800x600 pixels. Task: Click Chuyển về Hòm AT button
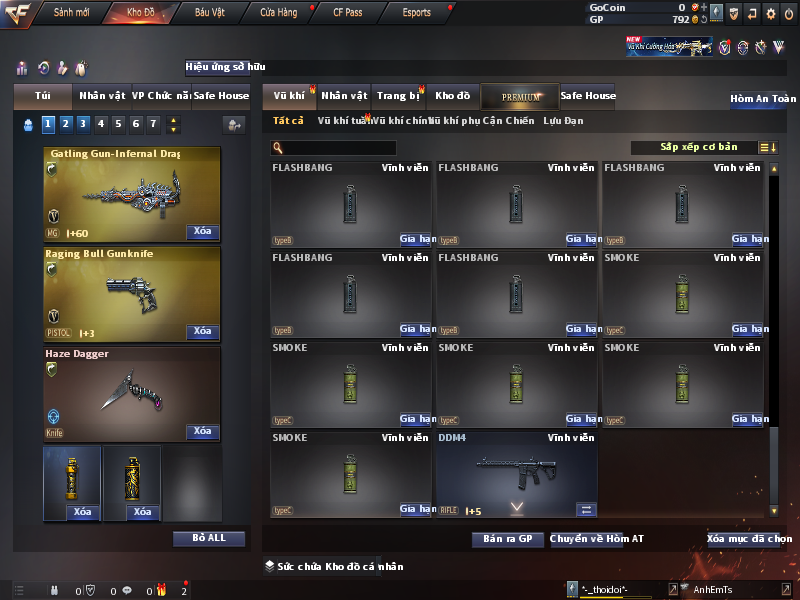pyautogui.click(x=597, y=539)
